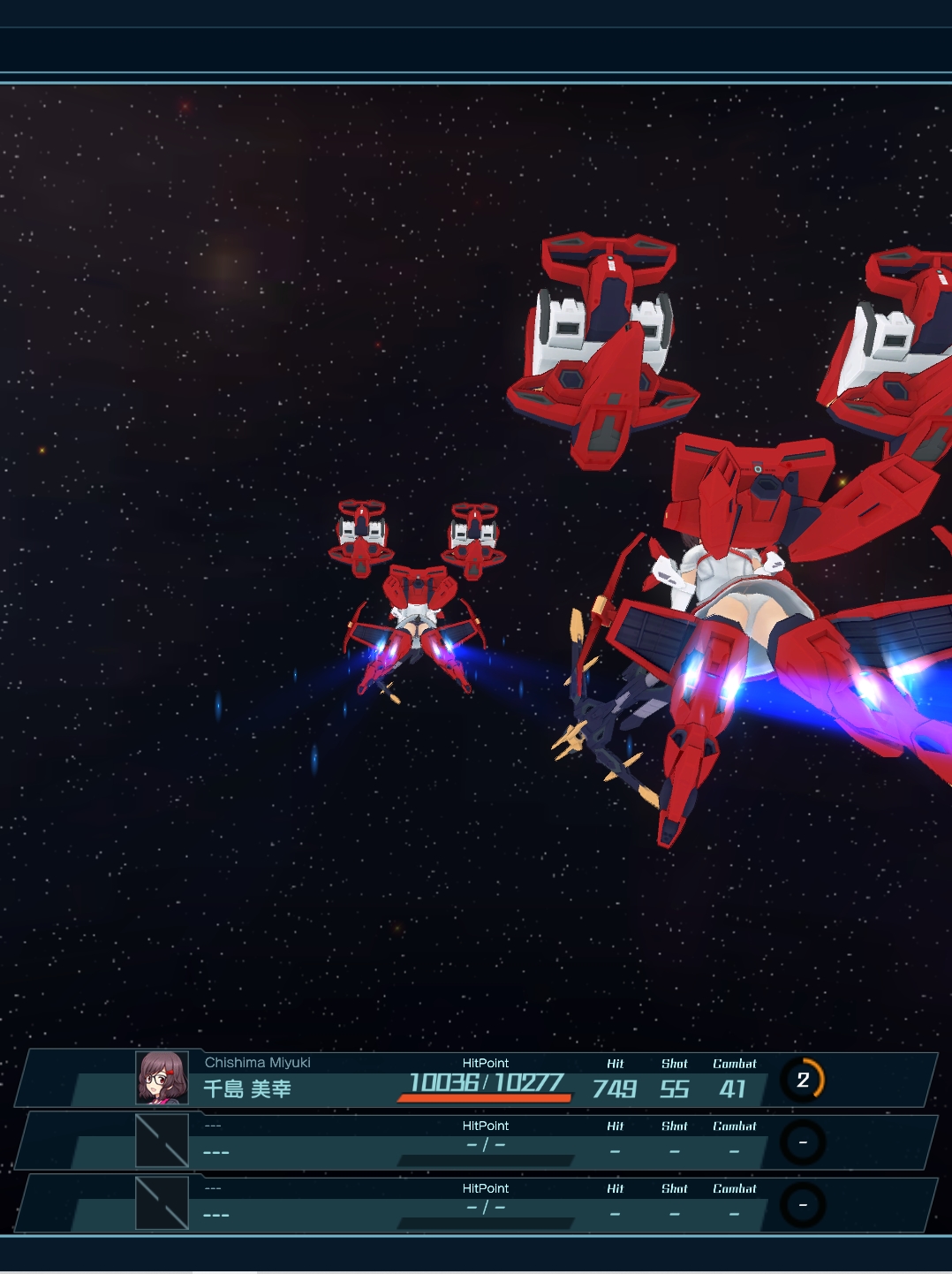Click the Chishima Miyuki name label
This screenshot has width=952, height=1274.
[x=257, y=1063]
